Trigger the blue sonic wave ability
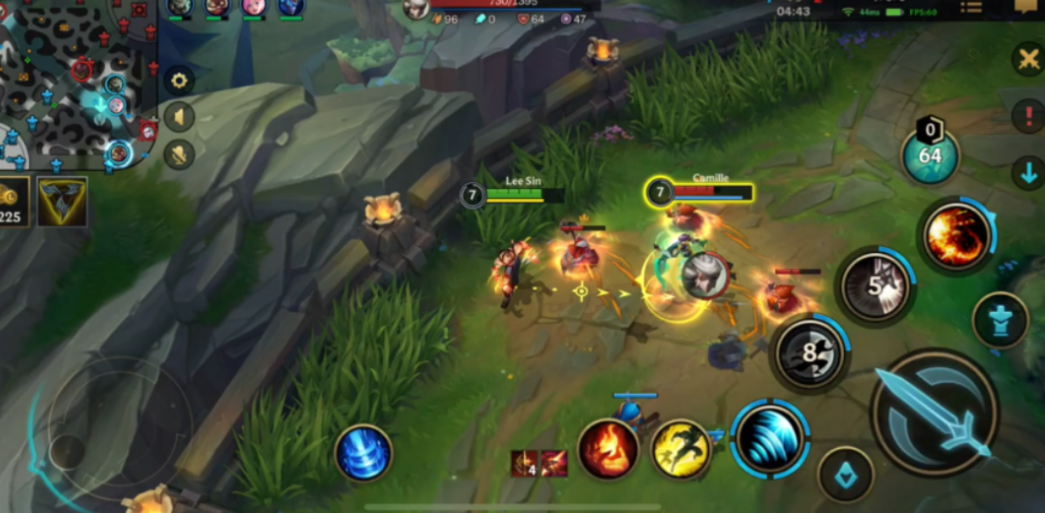1045x513 pixels. [769, 438]
